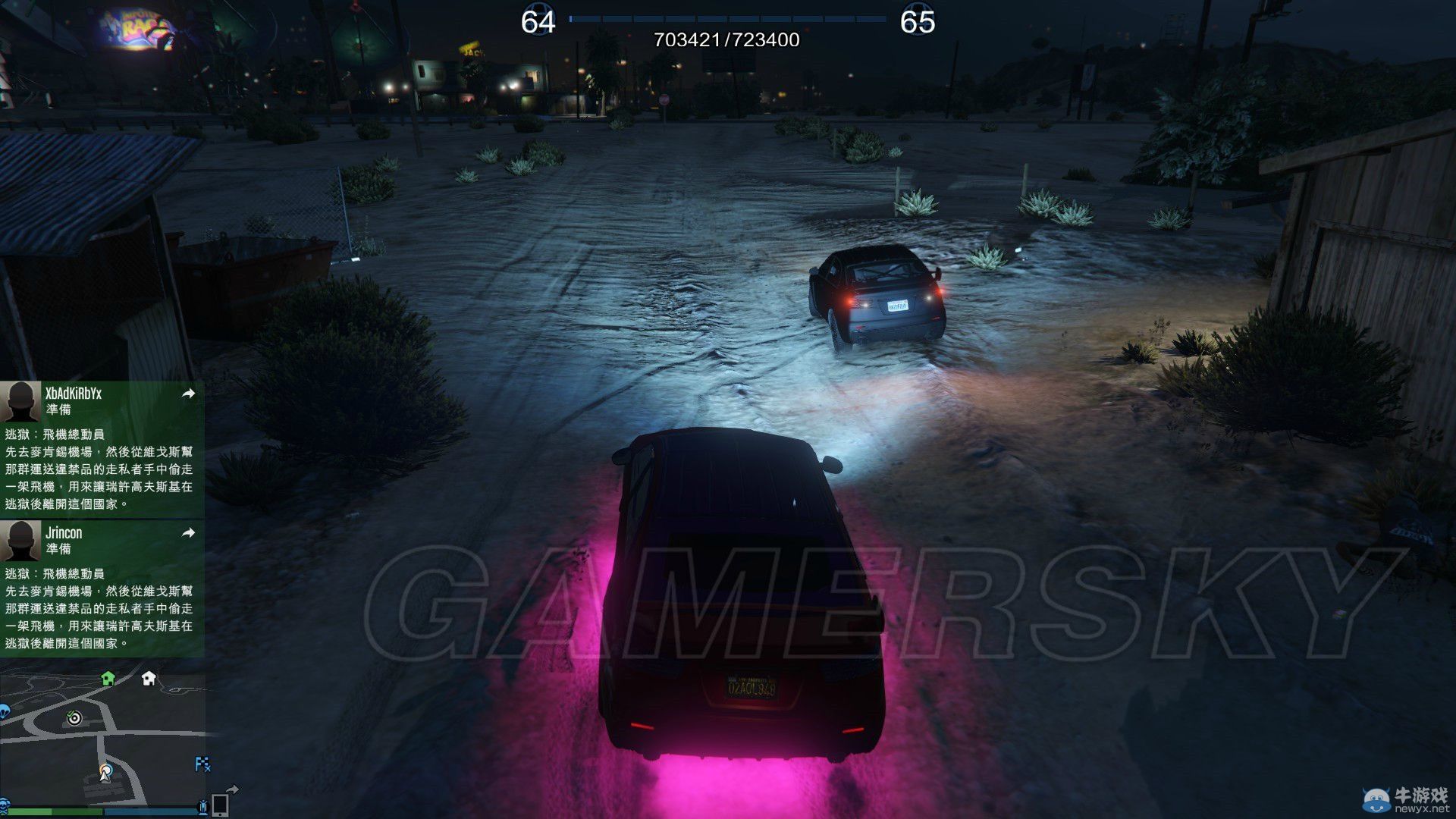Screen dimensions: 1456x819
Task: Click the white house property blip on minimap
Action: 149,679
